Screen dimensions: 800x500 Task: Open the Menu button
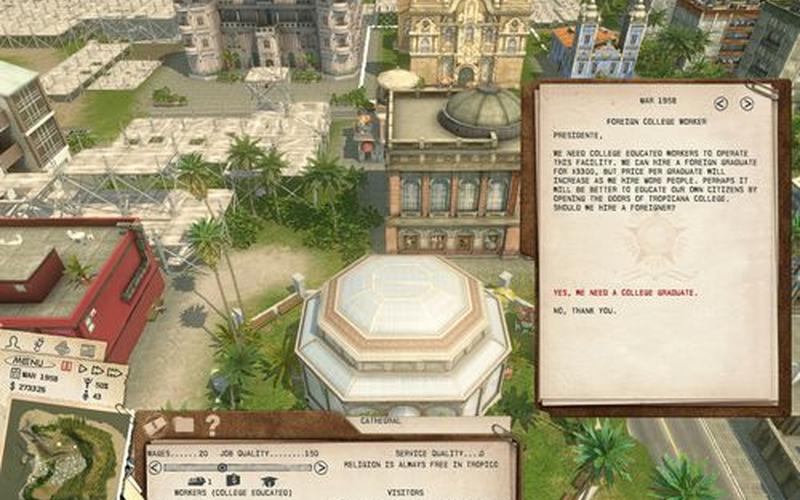tap(30, 361)
